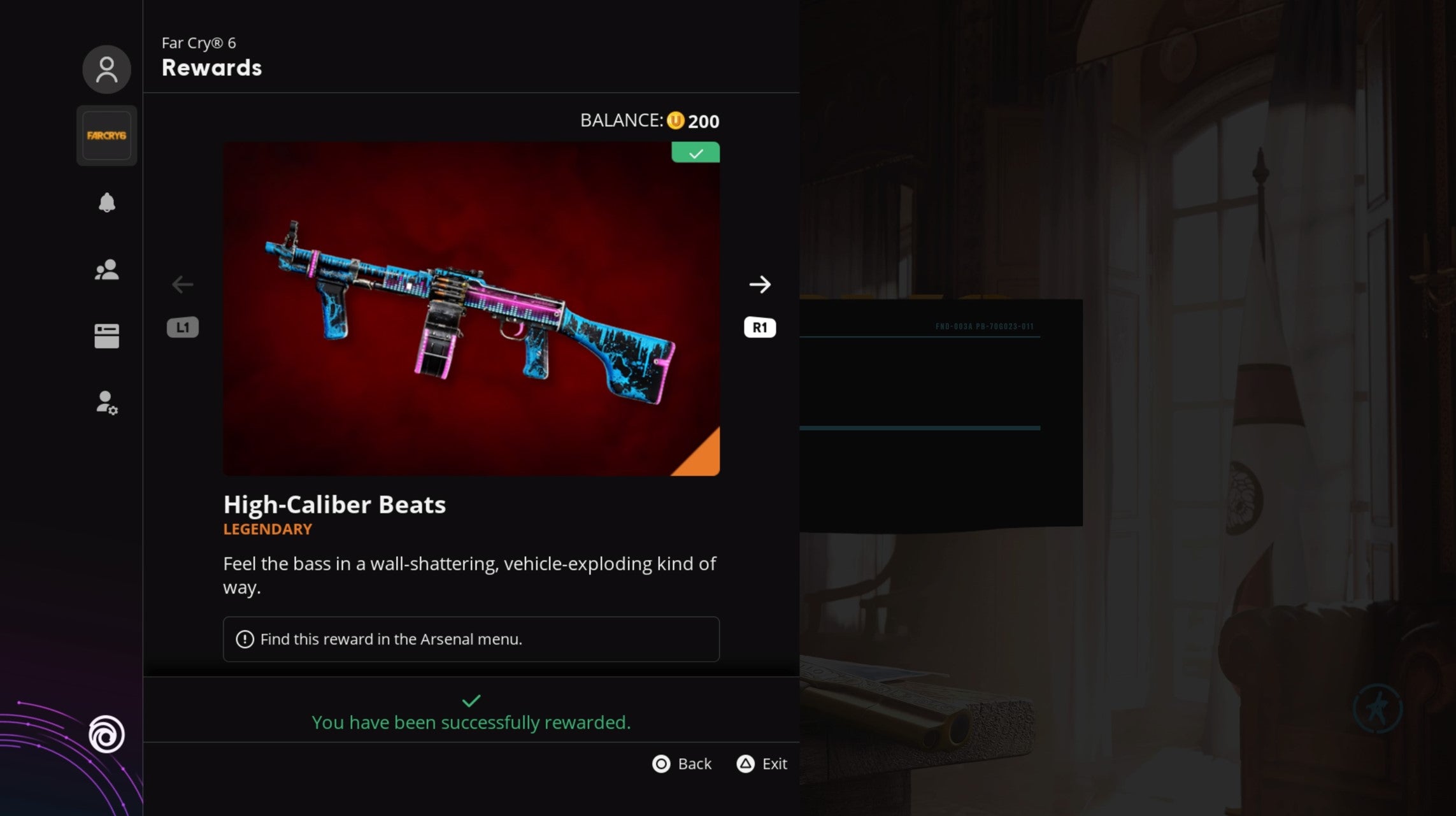
Task: Click the triangle button icon next to Exit
Action: 745,764
